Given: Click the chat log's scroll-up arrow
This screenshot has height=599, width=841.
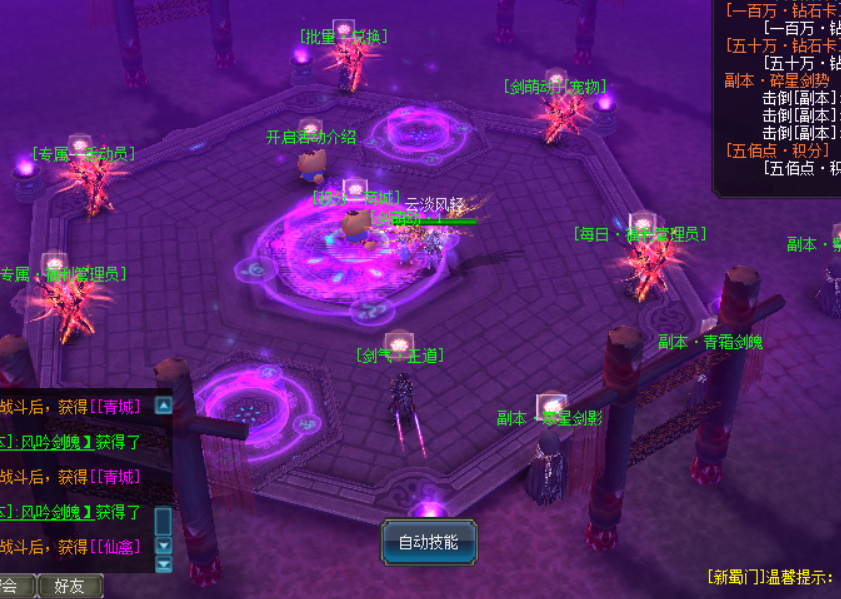Looking at the screenshot, I should [163, 406].
